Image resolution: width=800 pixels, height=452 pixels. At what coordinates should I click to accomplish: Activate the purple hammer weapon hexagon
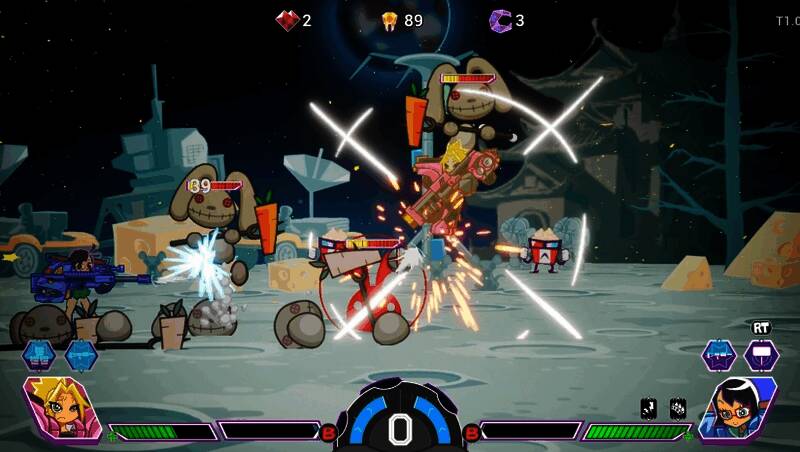tap(761, 354)
